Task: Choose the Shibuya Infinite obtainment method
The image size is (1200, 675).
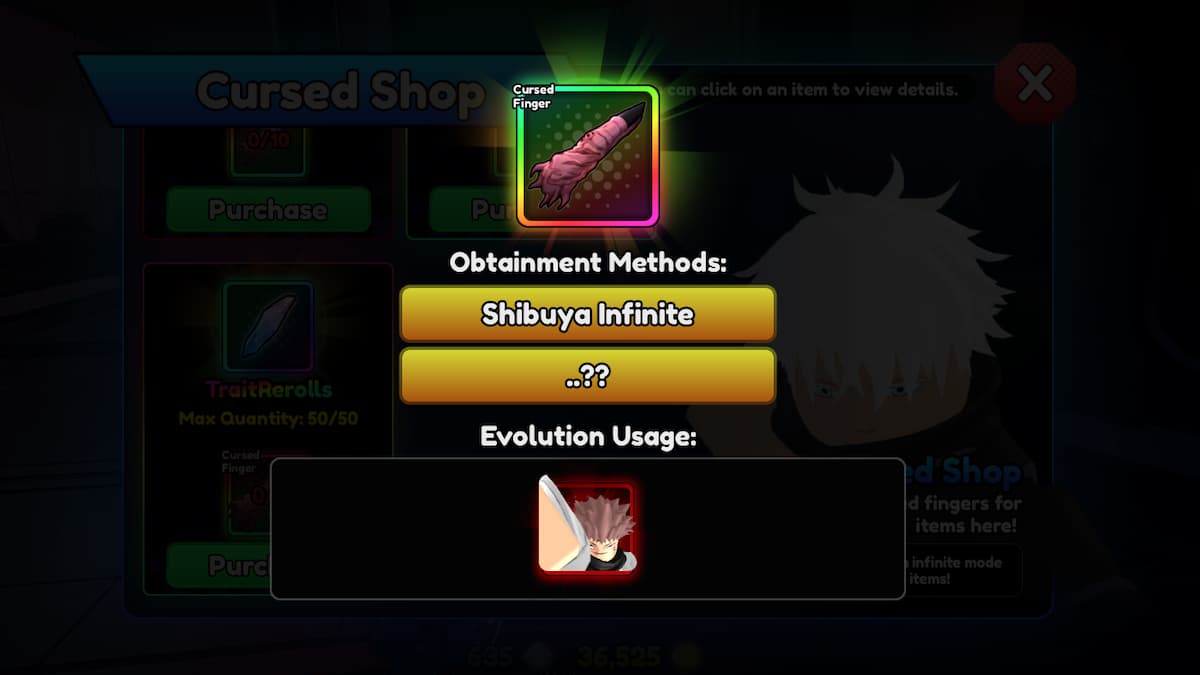Action: pyautogui.click(x=587, y=314)
